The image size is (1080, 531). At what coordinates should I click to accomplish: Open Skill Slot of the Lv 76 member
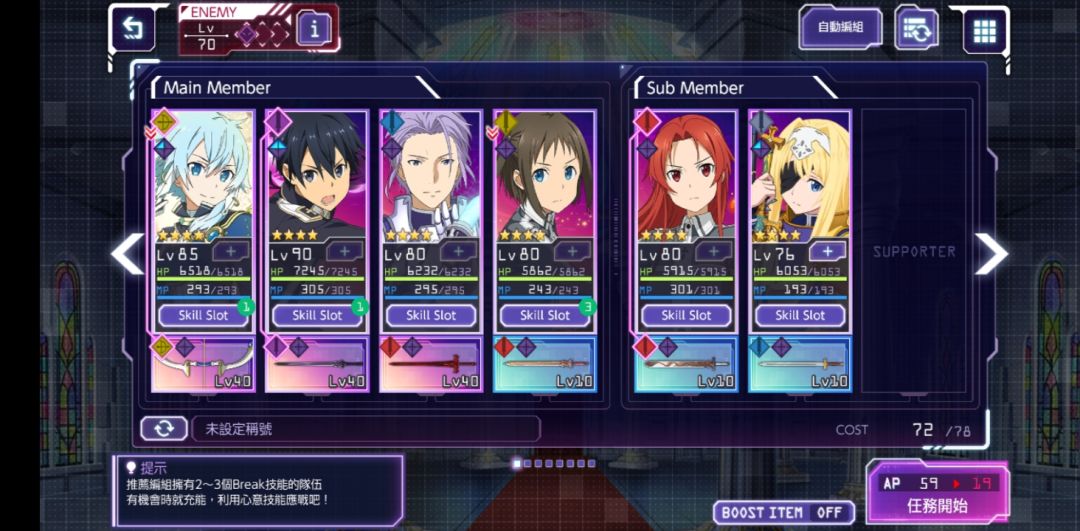800,315
